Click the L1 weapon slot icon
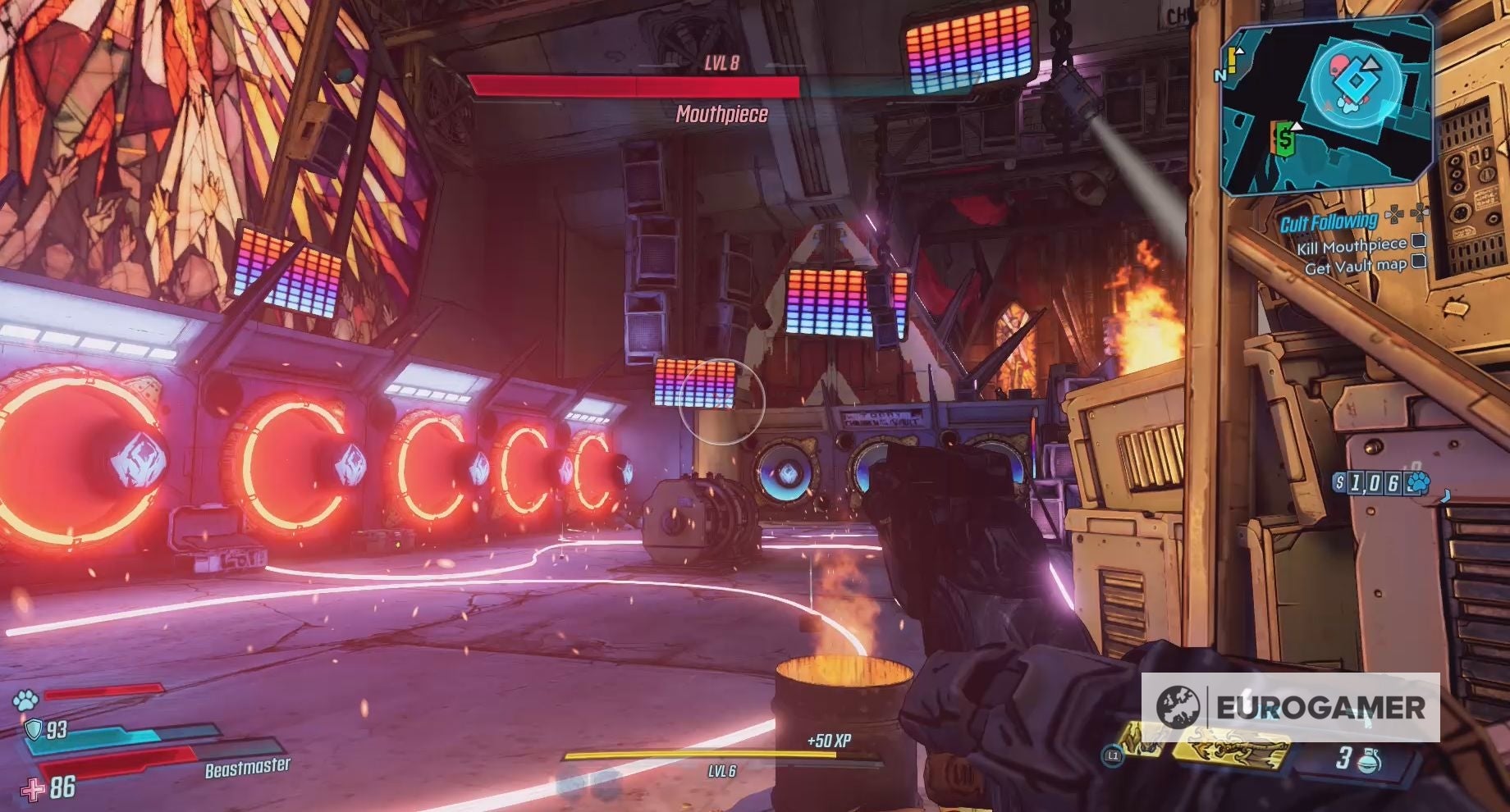 pos(1113,755)
